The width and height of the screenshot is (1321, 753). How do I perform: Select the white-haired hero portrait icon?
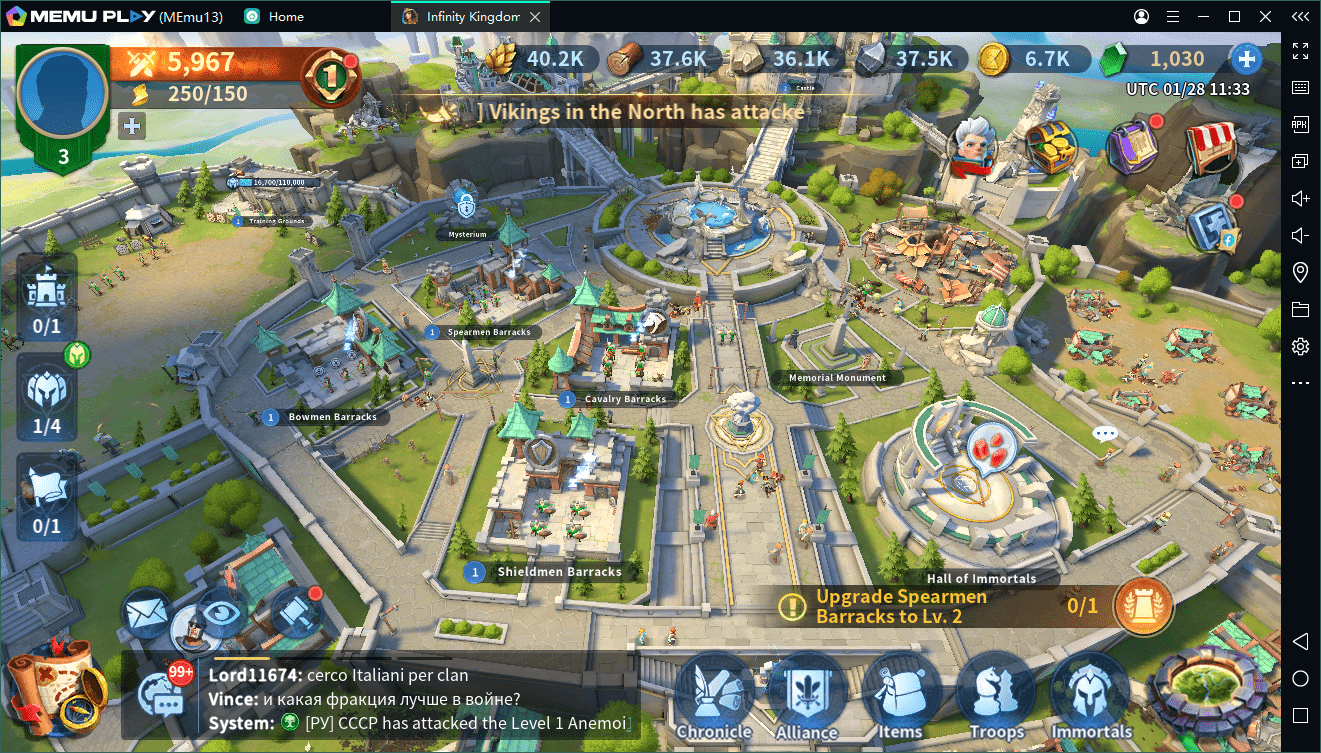click(x=974, y=146)
